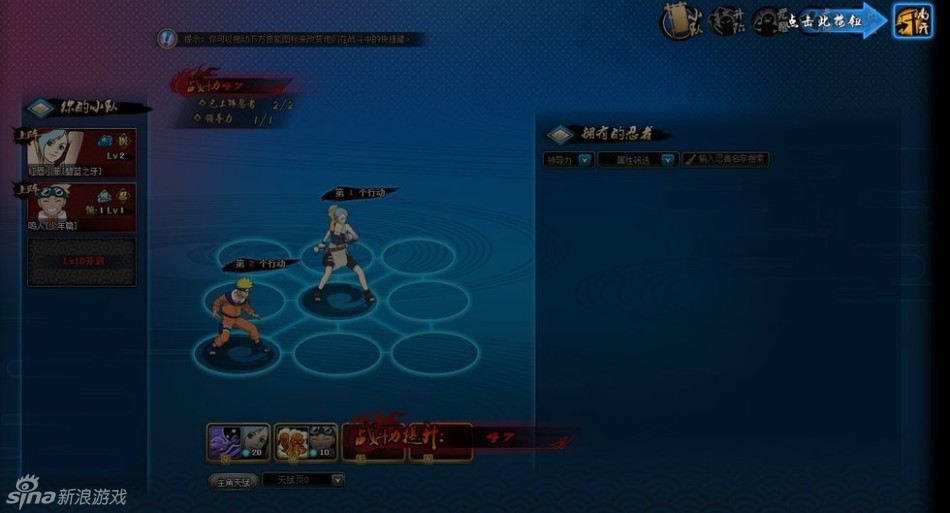This screenshot has width=950, height=513.
Task: Click the 主角天赋 talent button
Action: pos(232,481)
